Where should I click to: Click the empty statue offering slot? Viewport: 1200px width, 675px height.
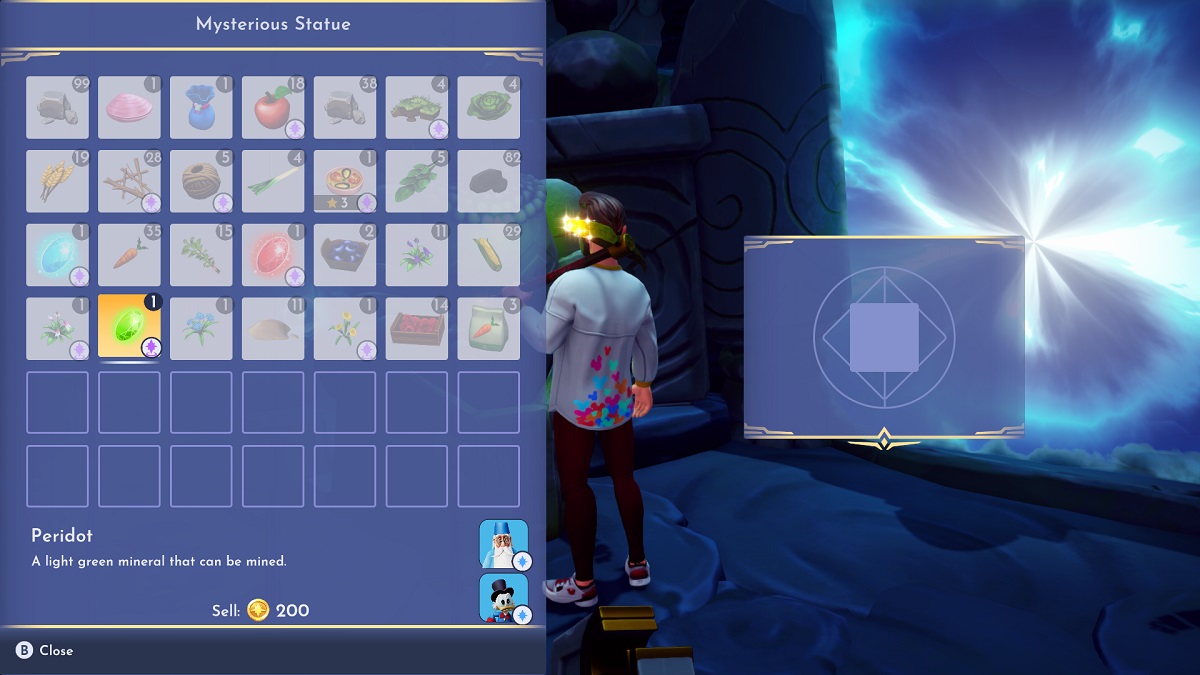click(x=884, y=338)
